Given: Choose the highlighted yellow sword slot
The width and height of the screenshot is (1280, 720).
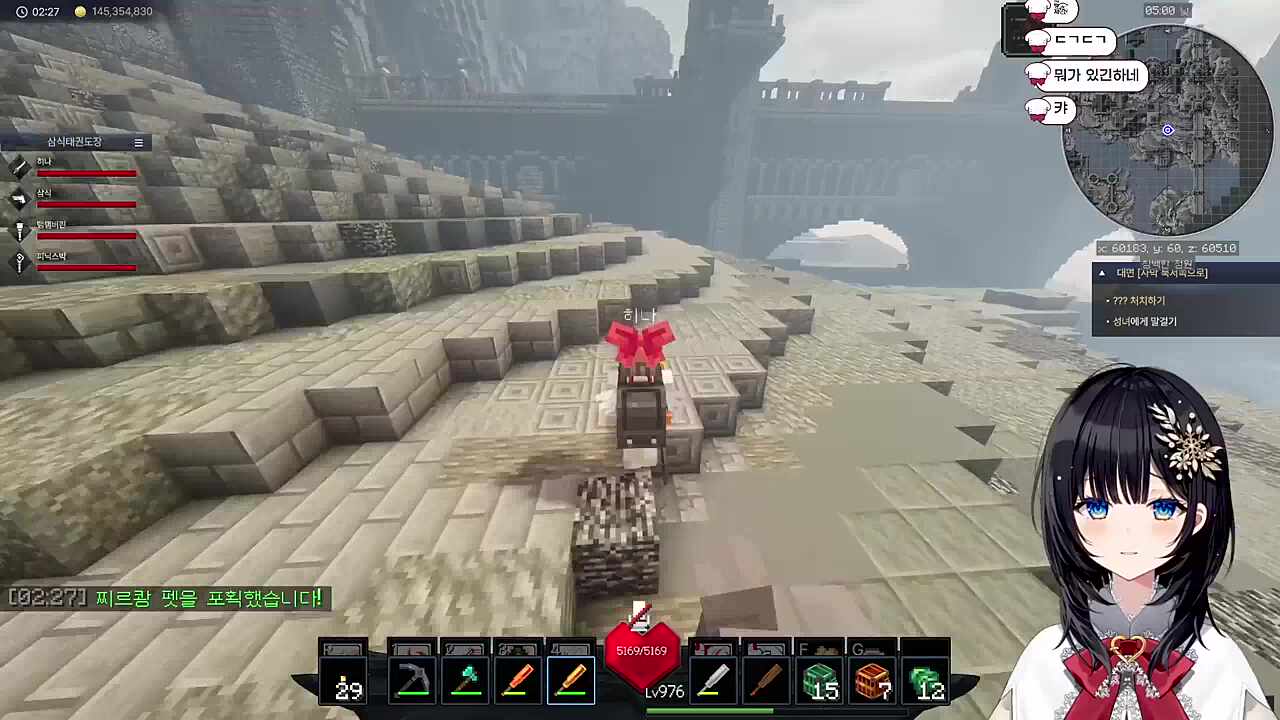Looking at the screenshot, I should click(x=570, y=681).
